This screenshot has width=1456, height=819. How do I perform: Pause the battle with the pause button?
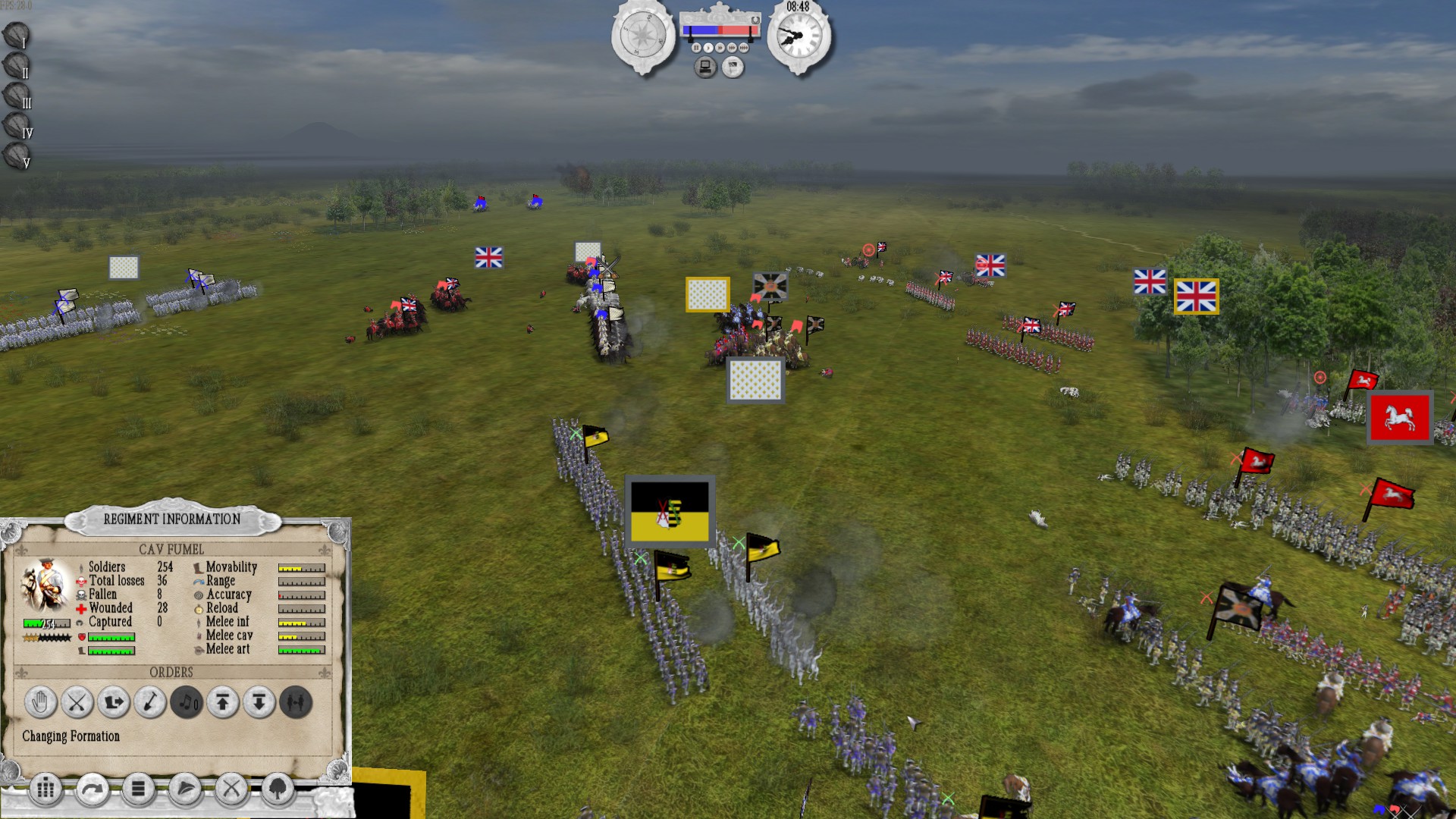(x=696, y=48)
